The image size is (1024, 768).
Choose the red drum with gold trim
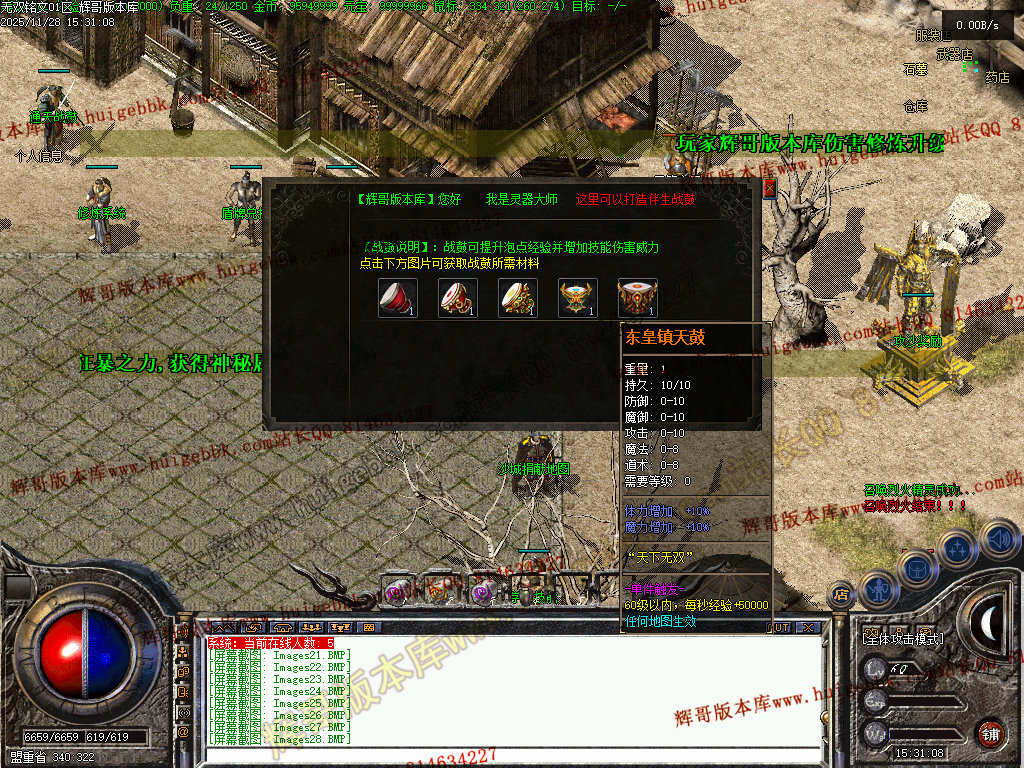pos(457,298)
